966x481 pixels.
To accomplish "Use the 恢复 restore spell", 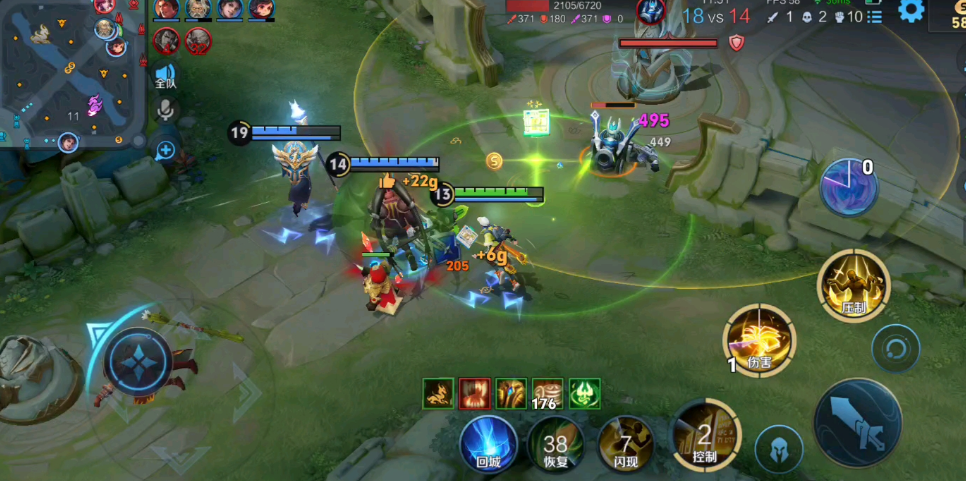I will point(555,444).
